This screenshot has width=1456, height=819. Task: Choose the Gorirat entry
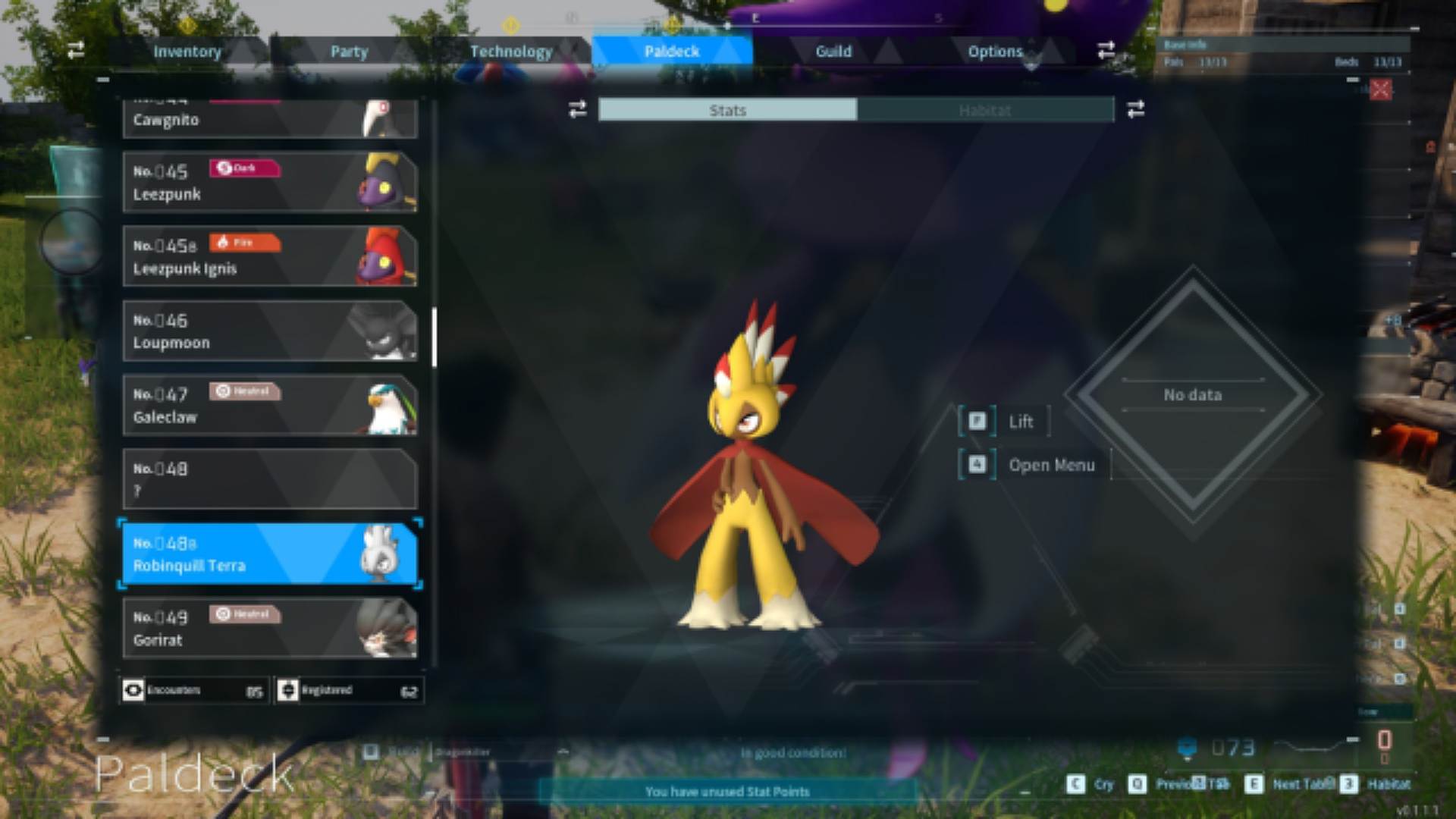coord(269,628)
